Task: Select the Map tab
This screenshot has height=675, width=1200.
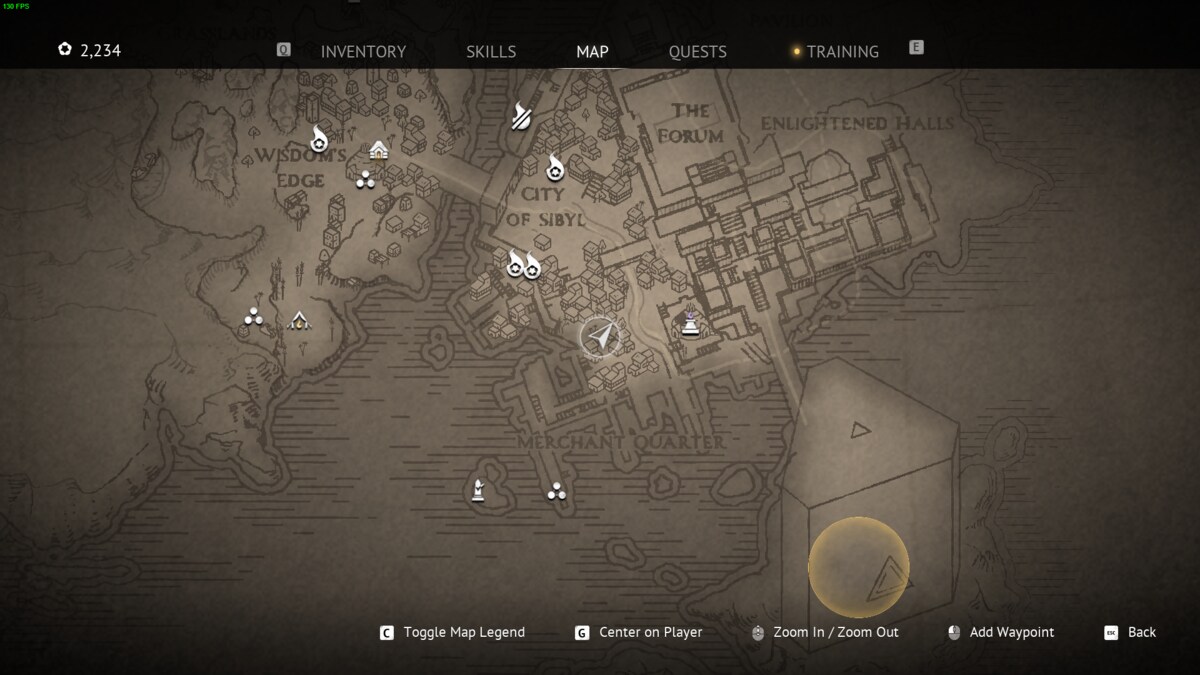Action: [x=592, y=52]
